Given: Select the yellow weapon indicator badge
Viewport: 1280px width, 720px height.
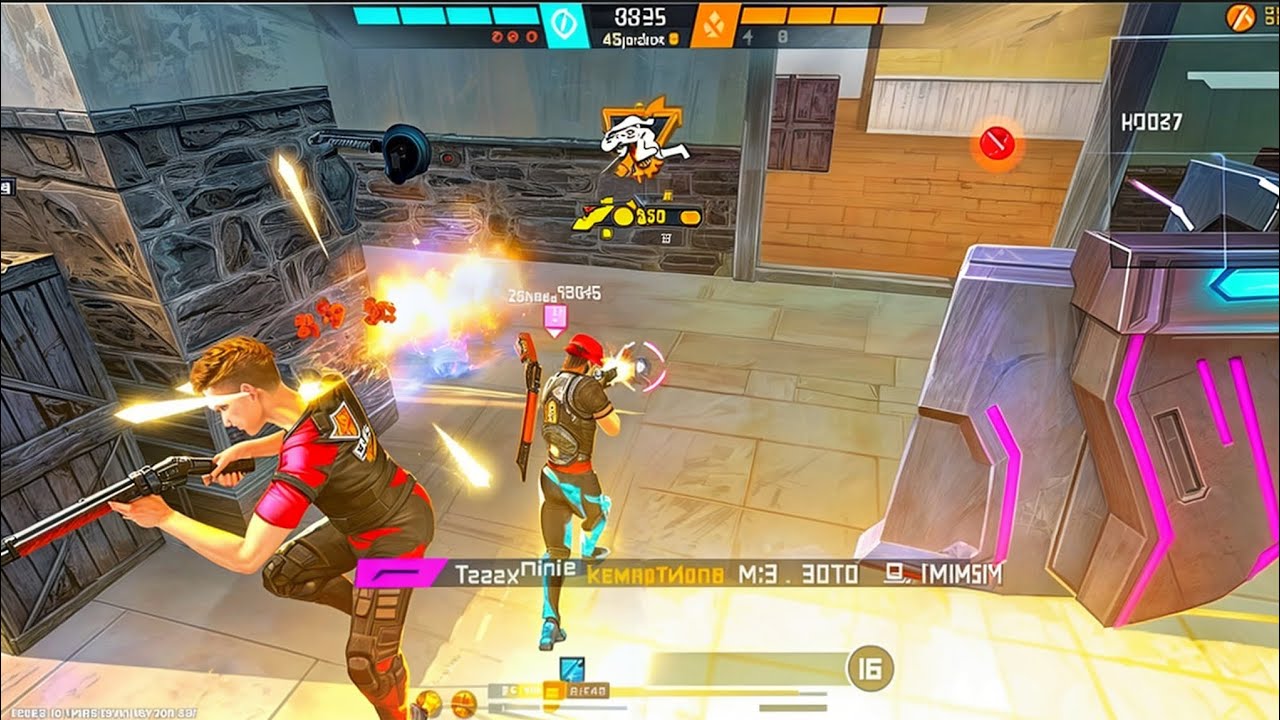Looking at the screenshot, I should [637, 215].
